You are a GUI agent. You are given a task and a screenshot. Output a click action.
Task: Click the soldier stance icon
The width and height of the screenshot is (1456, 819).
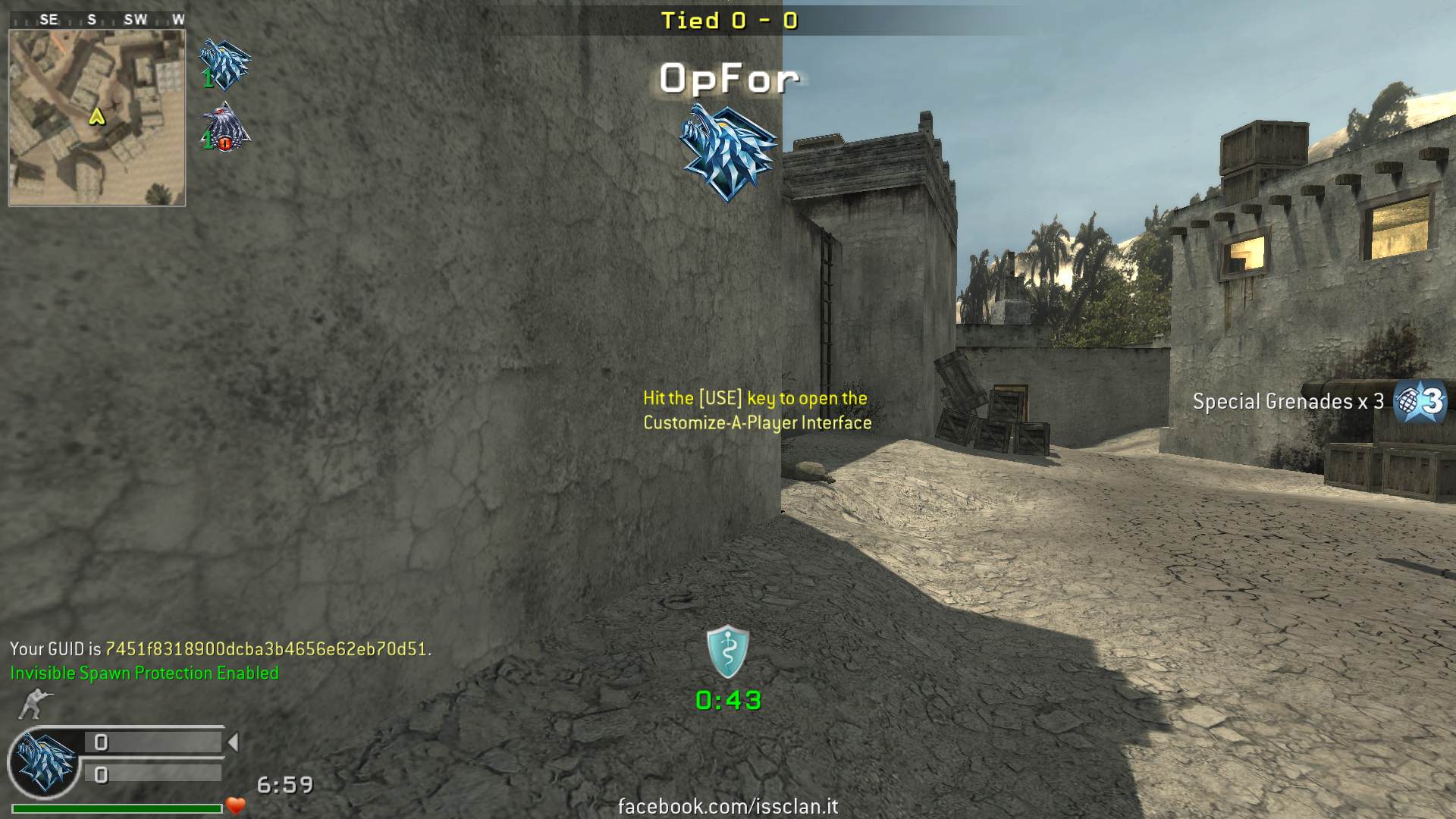[32, 704]
